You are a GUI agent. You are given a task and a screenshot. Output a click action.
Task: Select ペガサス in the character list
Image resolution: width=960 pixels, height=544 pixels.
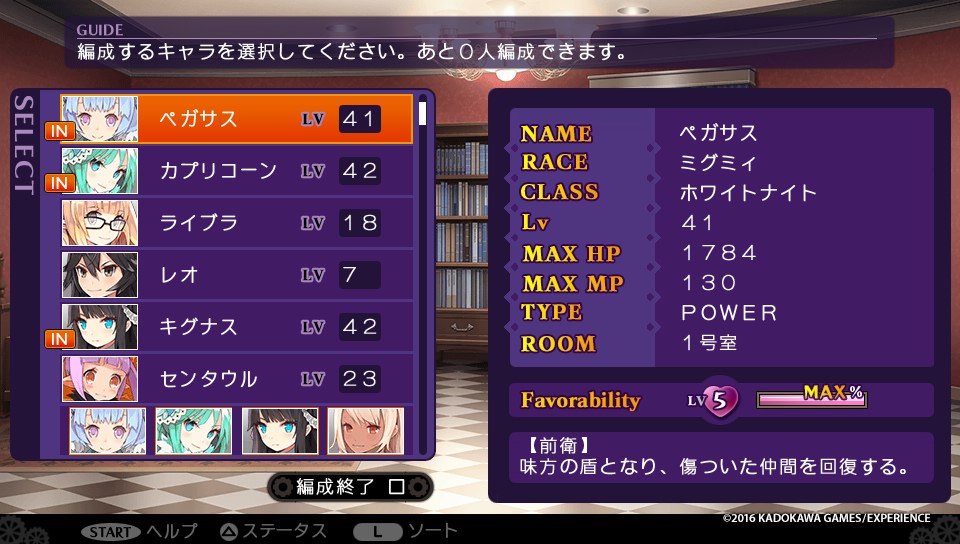pyautogui.click(x=237, y=119)
